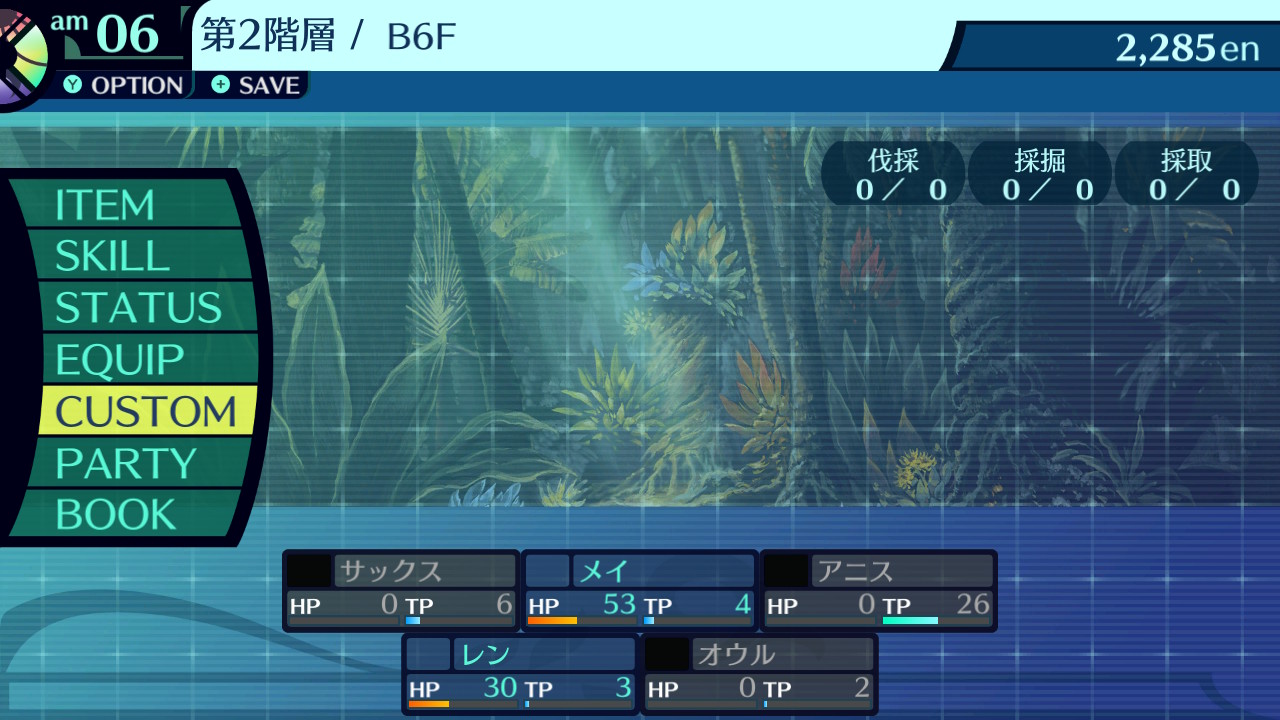Open the OPTION settings
Screen dimensions: 1280x720
point(124,85)
